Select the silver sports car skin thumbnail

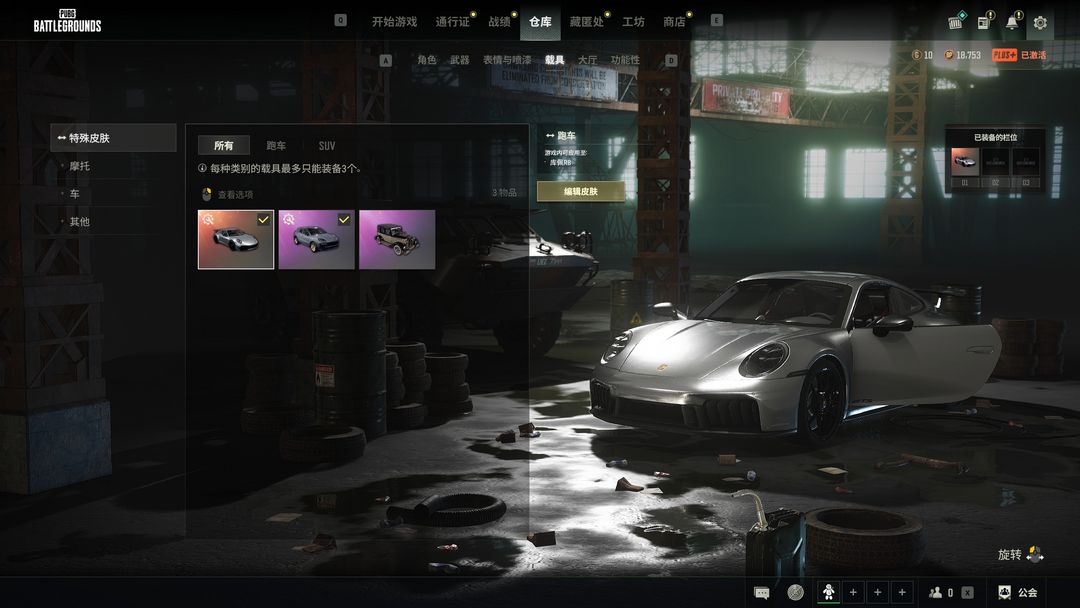[x=236, y=239]
